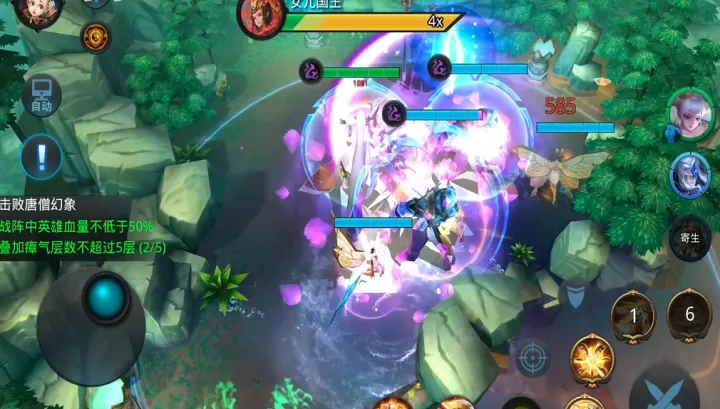Switch to the pink-haired teammate portrait
Image resolution: width=720 pixels, height=409 pixels.
click(690, 112)
